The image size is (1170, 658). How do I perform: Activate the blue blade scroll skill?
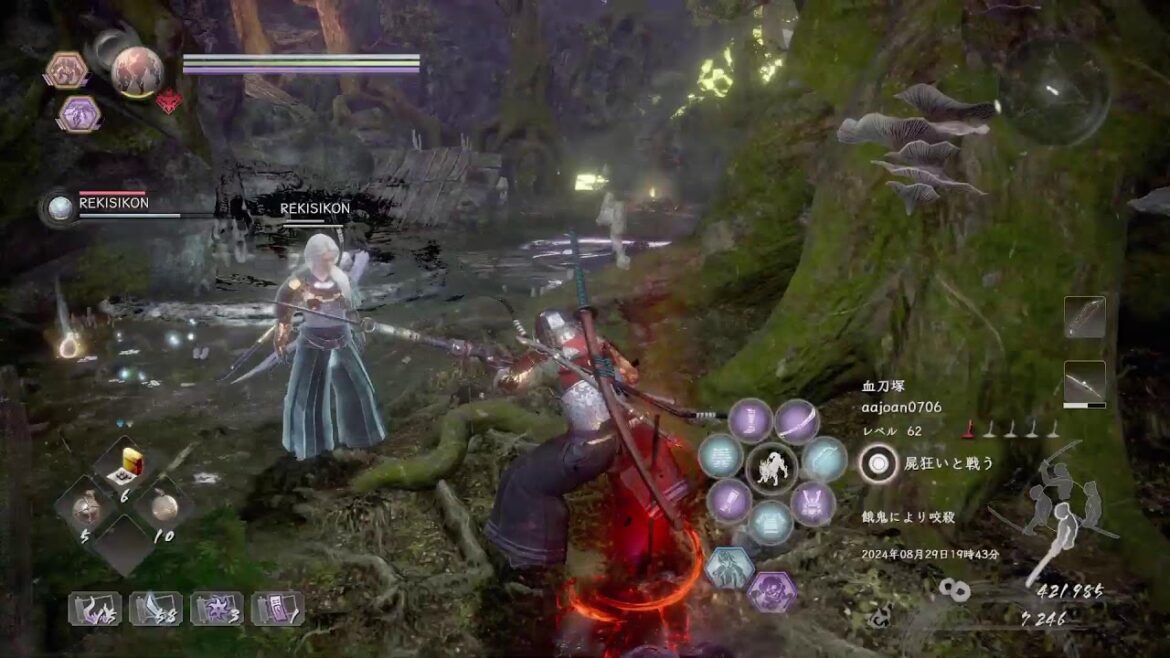point(155,608)
